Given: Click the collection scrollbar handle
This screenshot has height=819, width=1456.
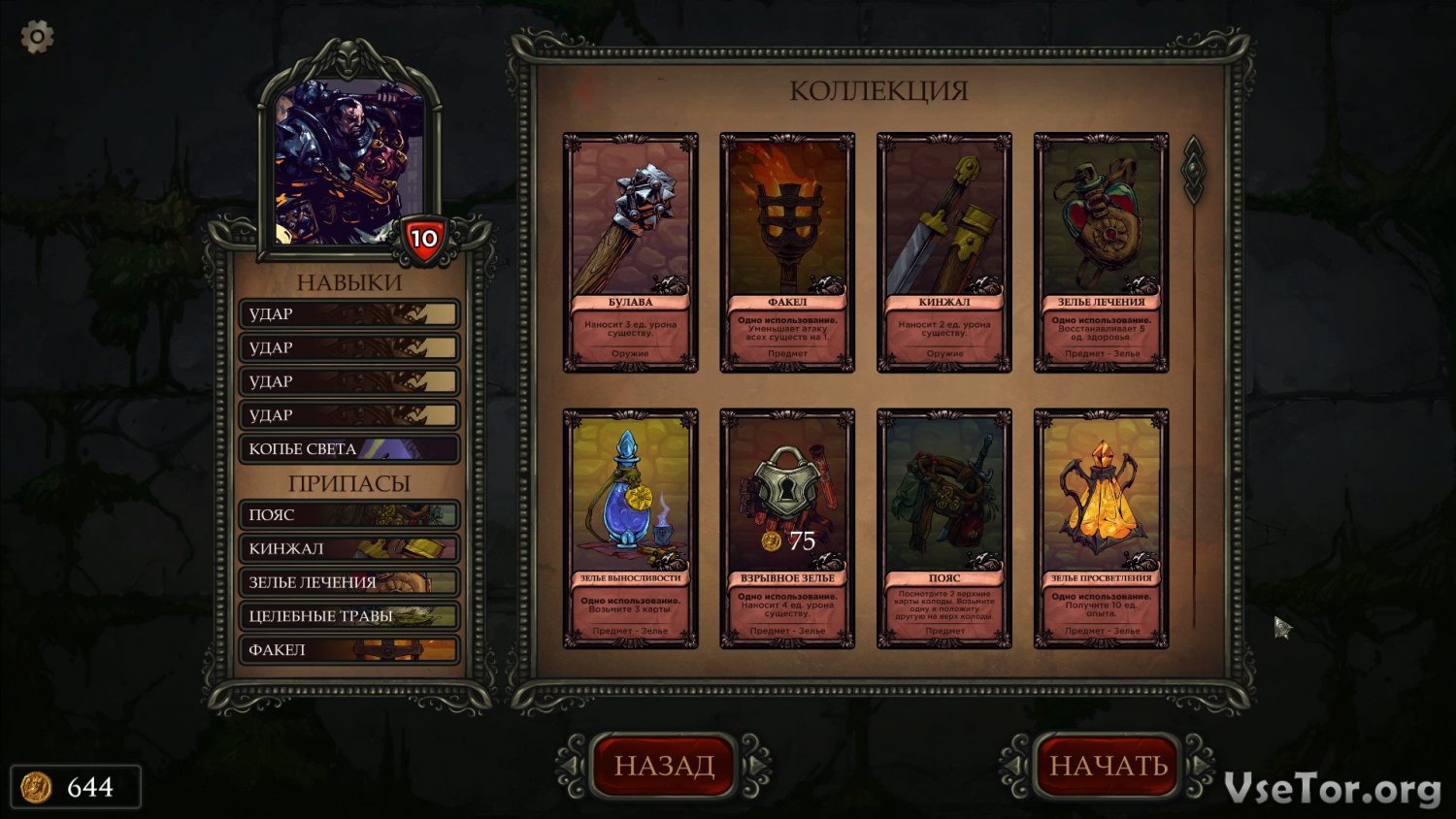Looking at the screenshot, I should tap(1193, 170).
